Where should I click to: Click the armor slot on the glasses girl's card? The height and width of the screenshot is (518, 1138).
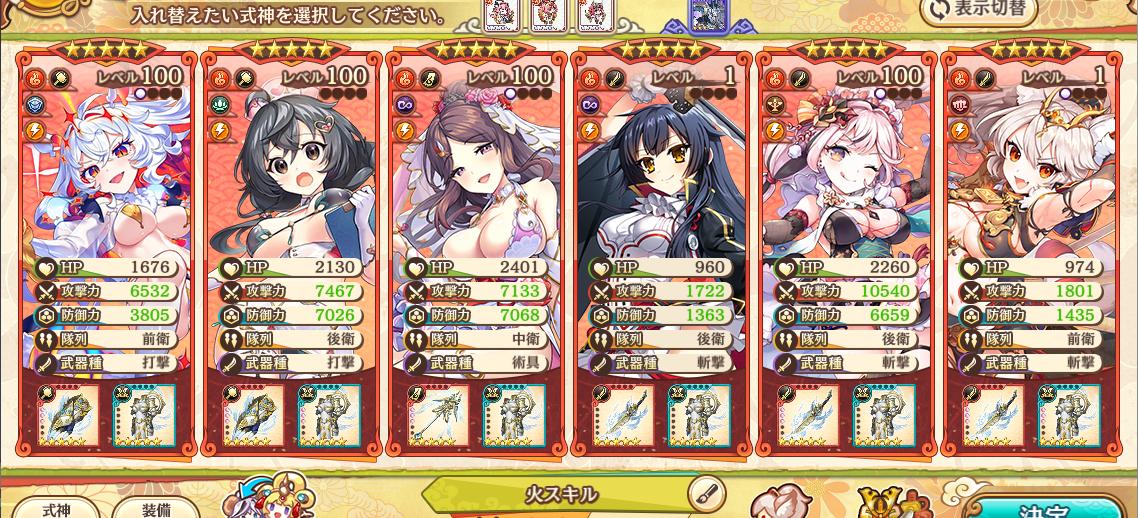tap(329, 415)
